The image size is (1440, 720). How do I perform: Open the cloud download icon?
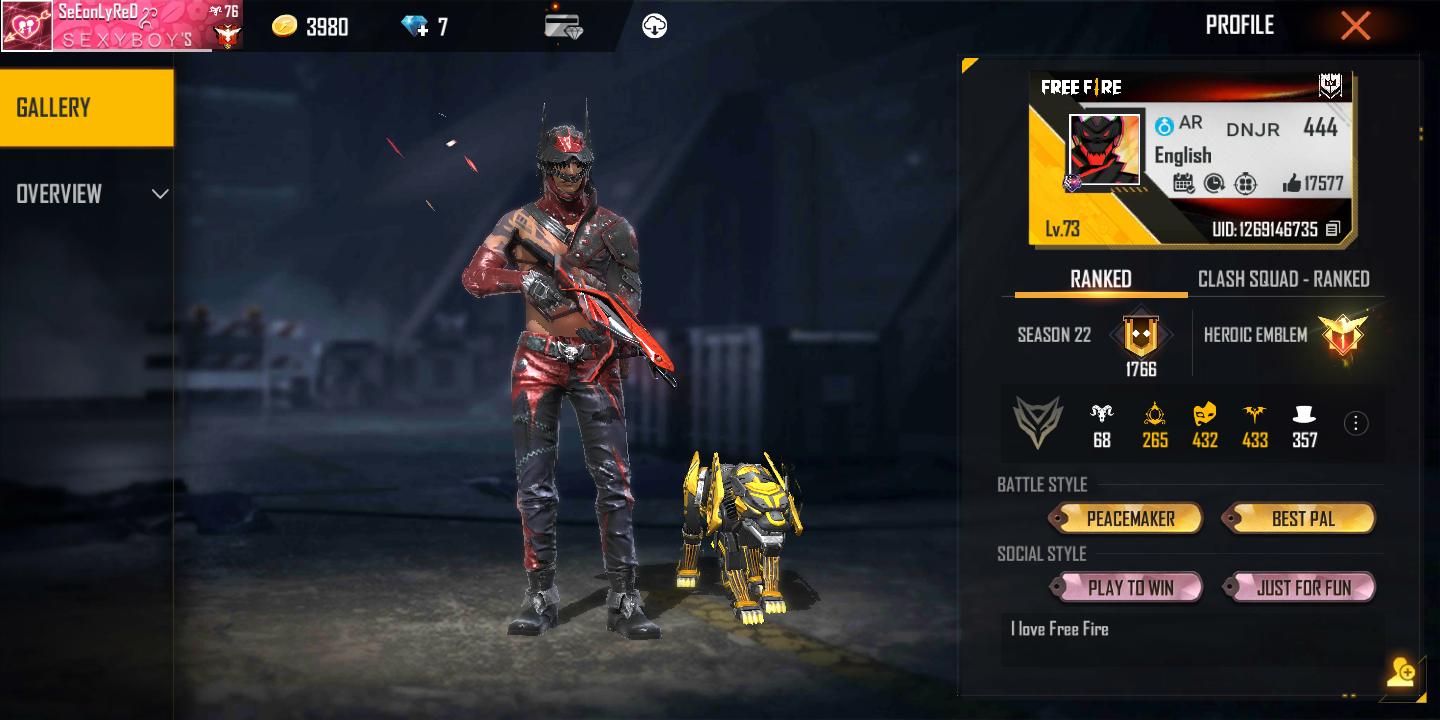(655, 26)
